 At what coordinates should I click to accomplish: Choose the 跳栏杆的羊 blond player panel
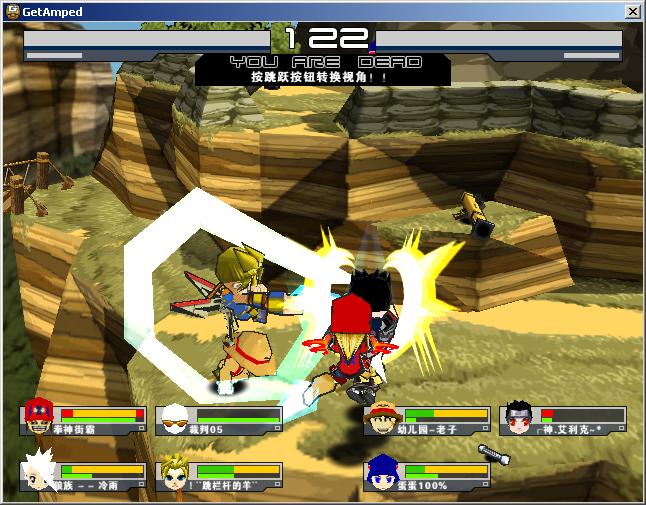click(219, 476)
